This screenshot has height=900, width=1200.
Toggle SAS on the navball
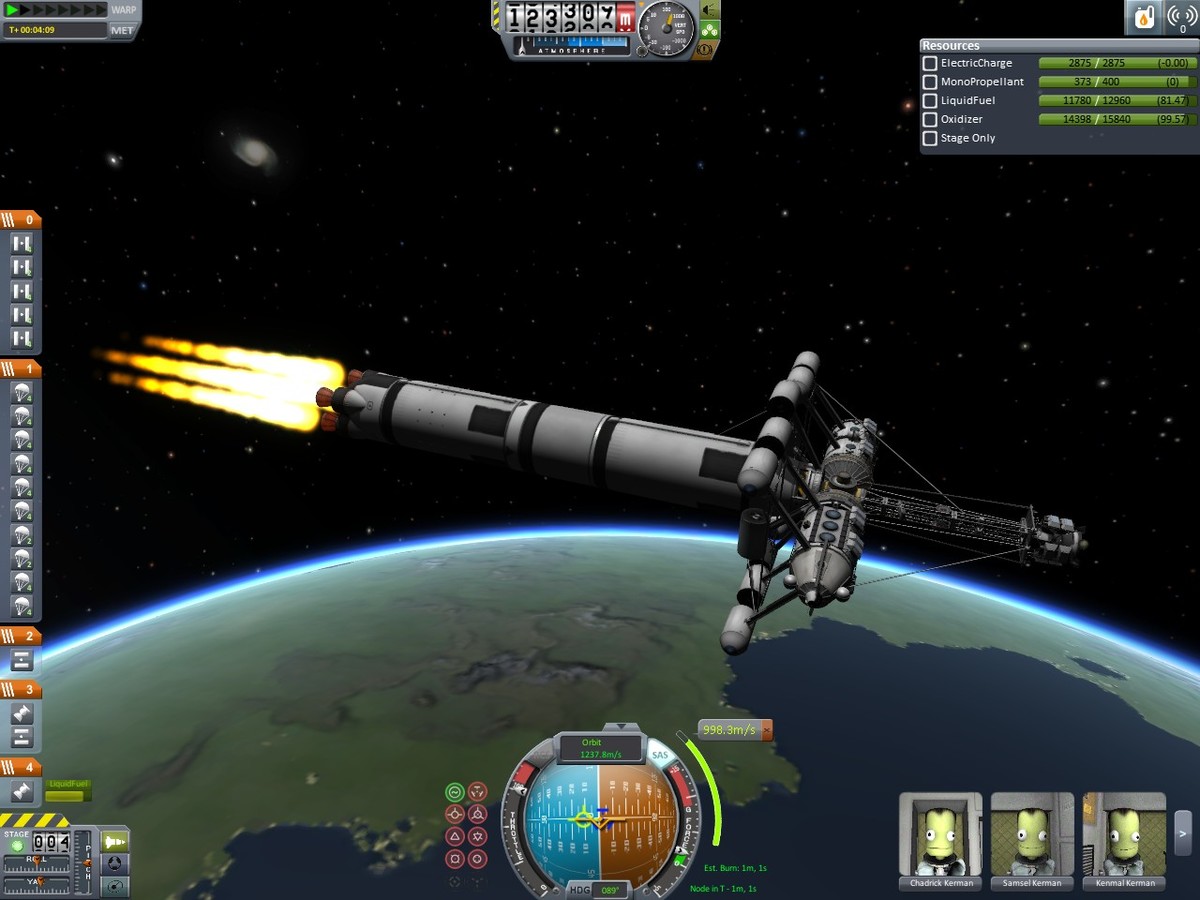tap(660, 755)
